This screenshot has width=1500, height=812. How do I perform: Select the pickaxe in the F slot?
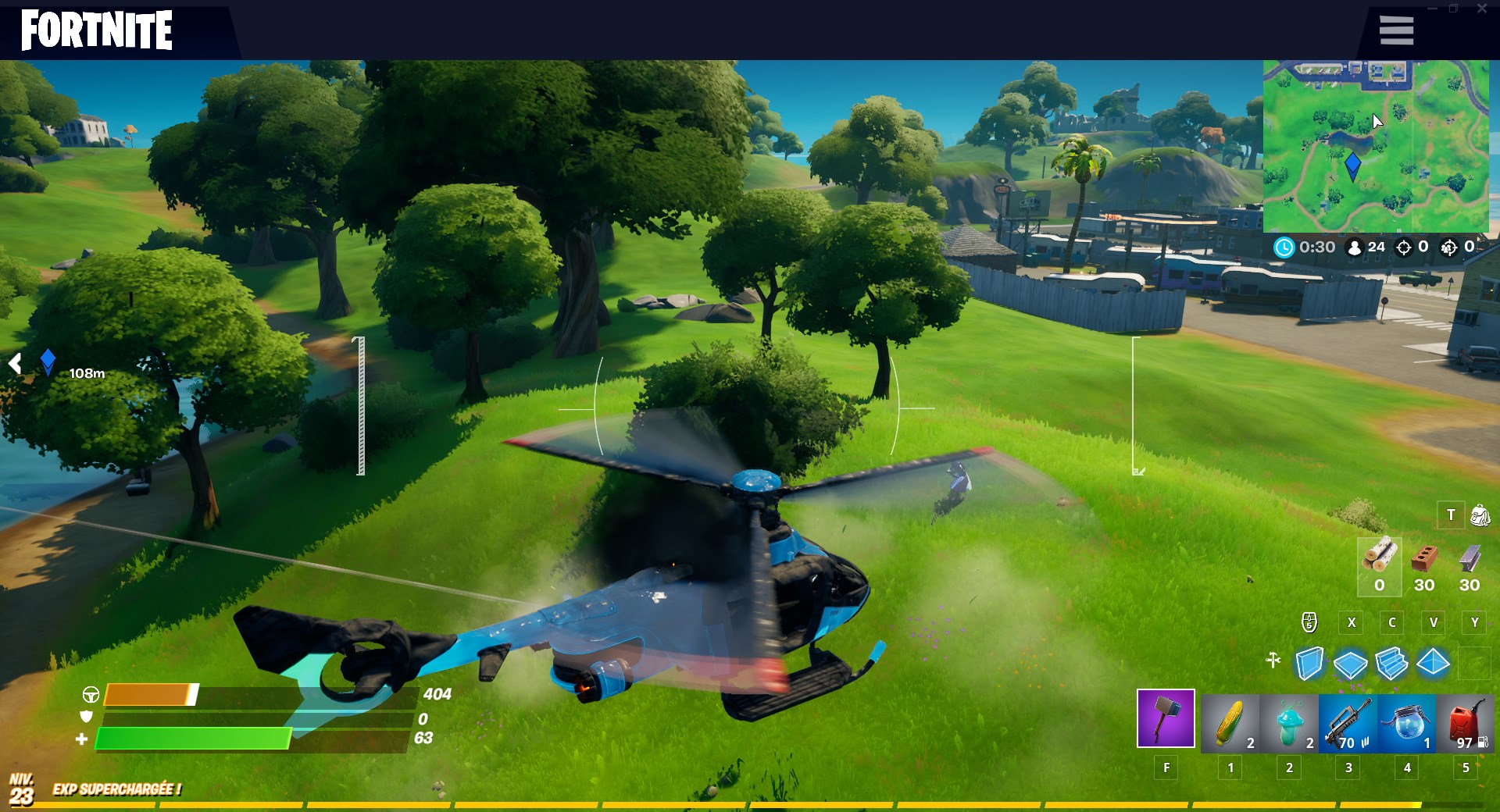[x=1166, y=720]
